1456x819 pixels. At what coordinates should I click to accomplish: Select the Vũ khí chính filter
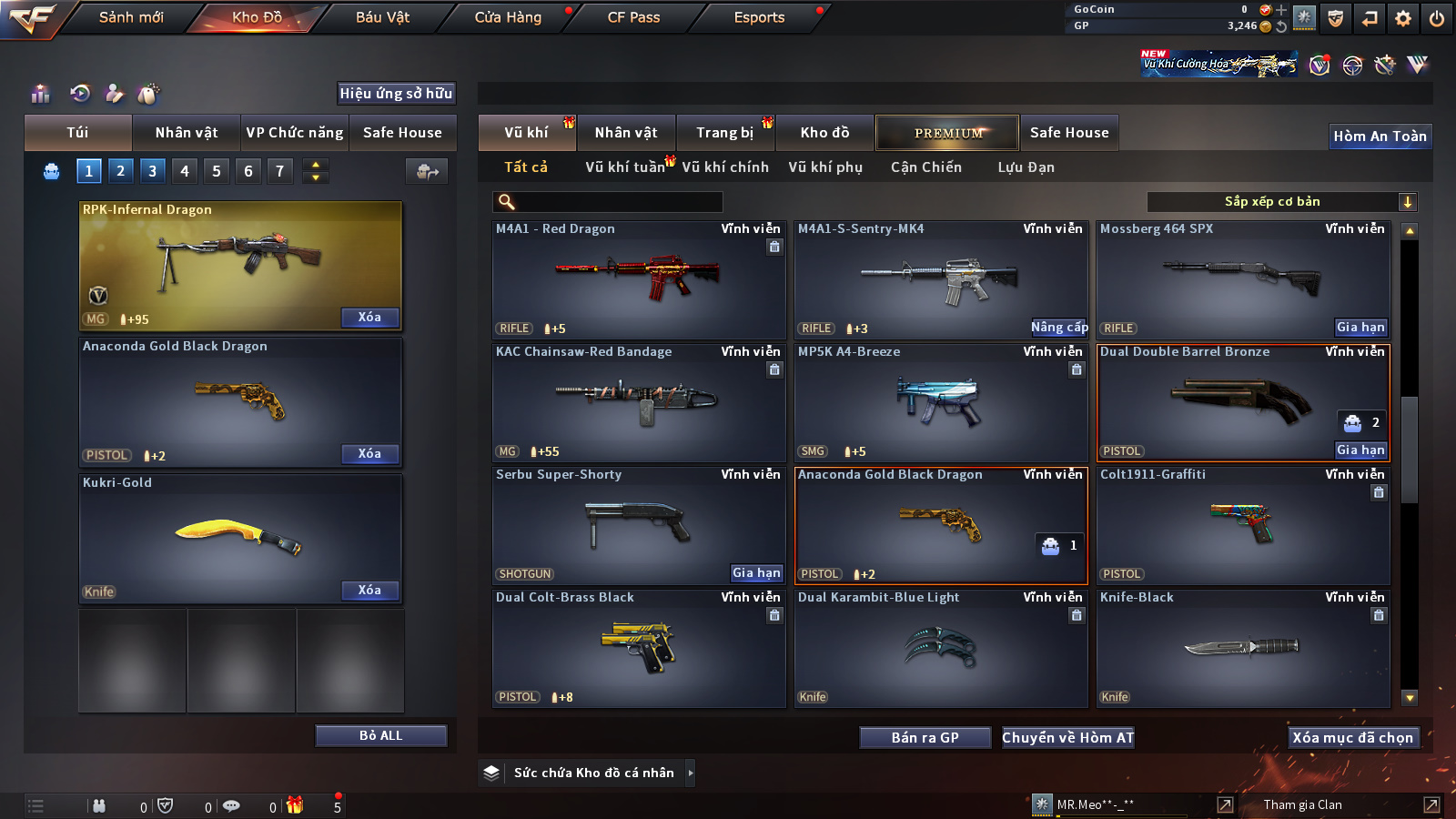click(725, 167)
